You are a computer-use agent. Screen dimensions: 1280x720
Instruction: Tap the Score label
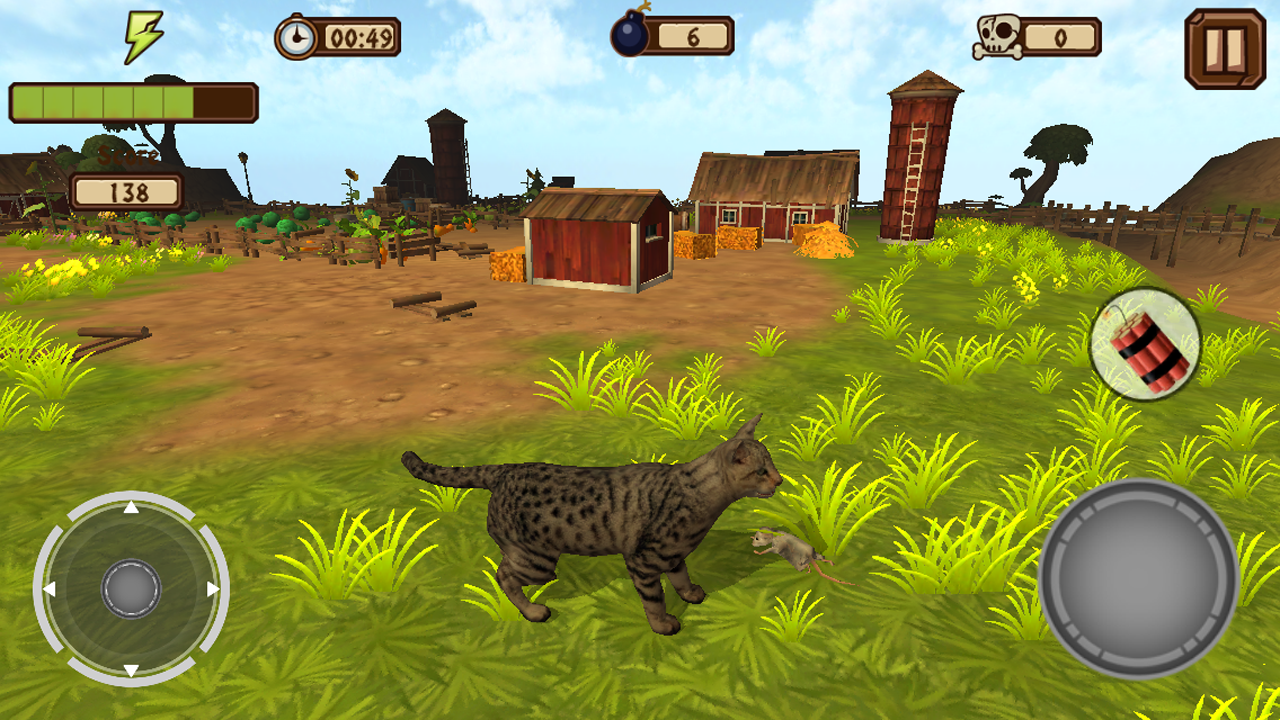tap(128, 157)
